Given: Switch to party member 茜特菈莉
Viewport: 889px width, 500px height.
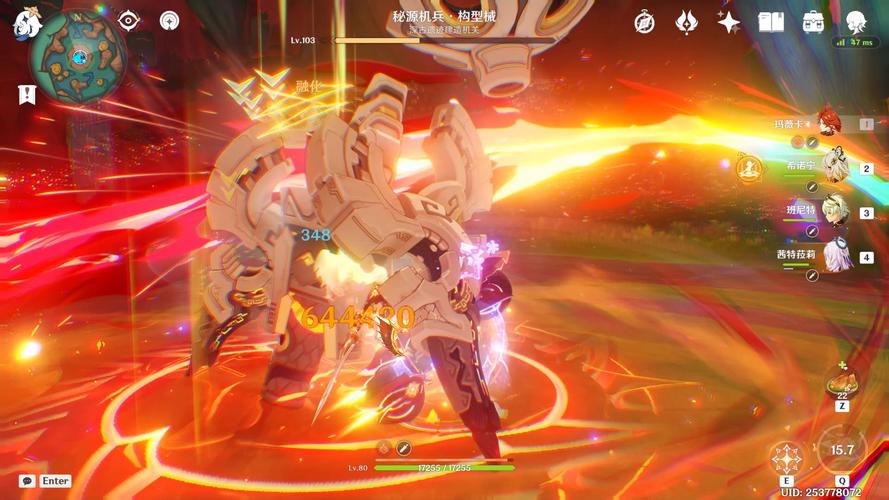Looking at the screenshot, I should [834, 255].
